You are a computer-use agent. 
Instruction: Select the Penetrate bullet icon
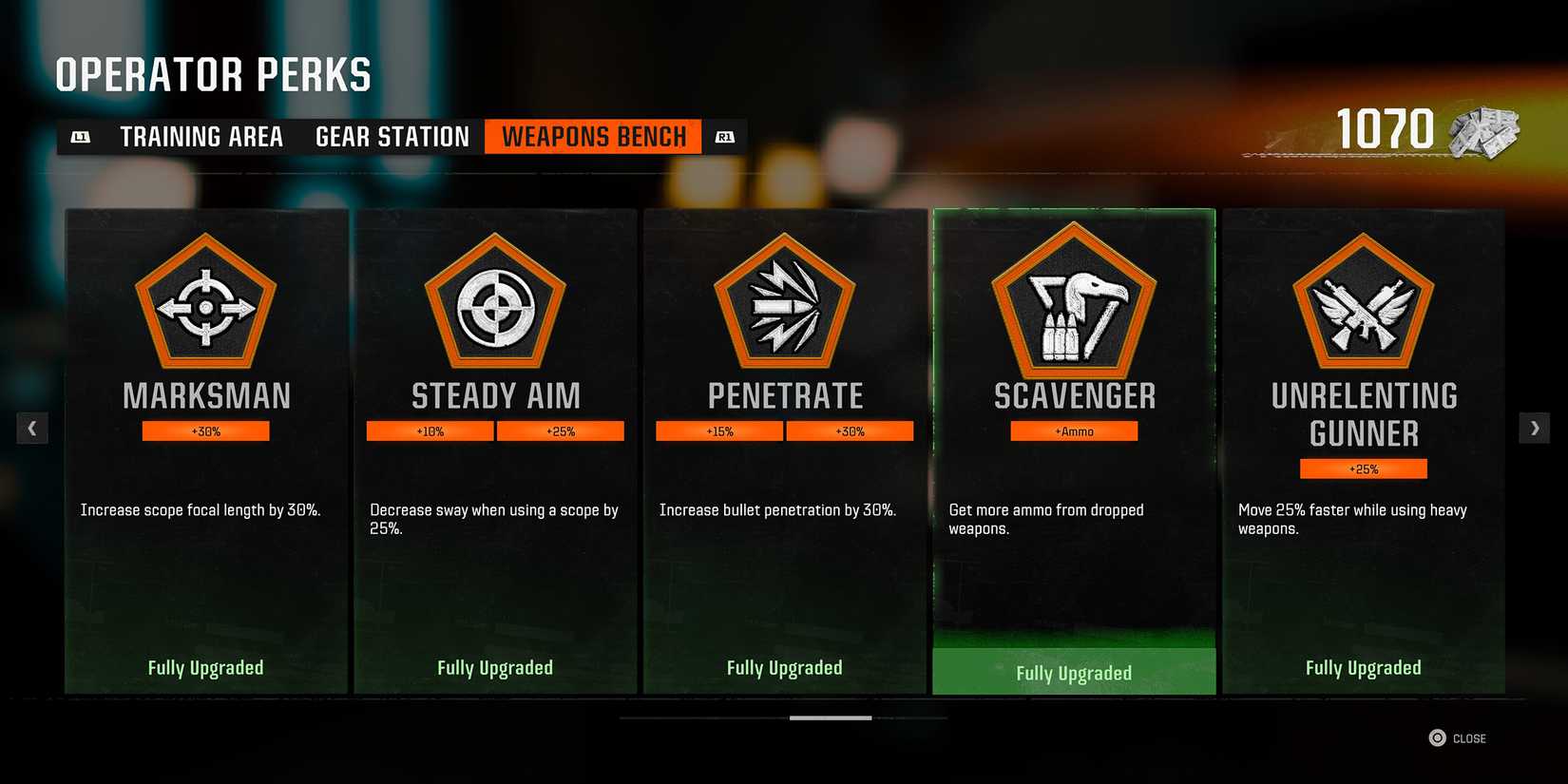[x=784, y=306]
